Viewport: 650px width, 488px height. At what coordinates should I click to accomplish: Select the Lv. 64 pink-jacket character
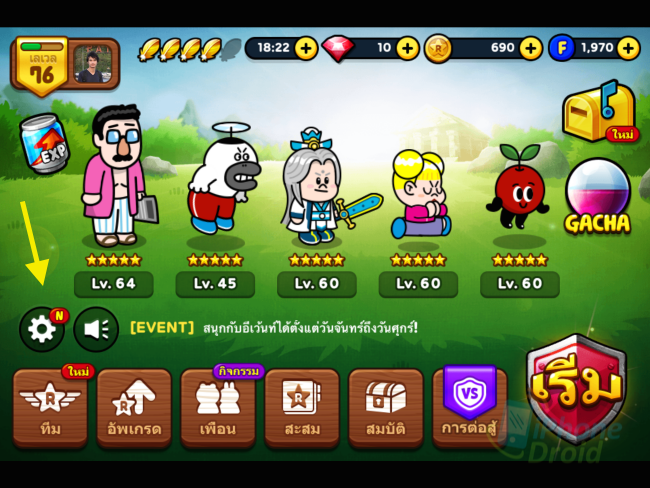pos(115,180)
